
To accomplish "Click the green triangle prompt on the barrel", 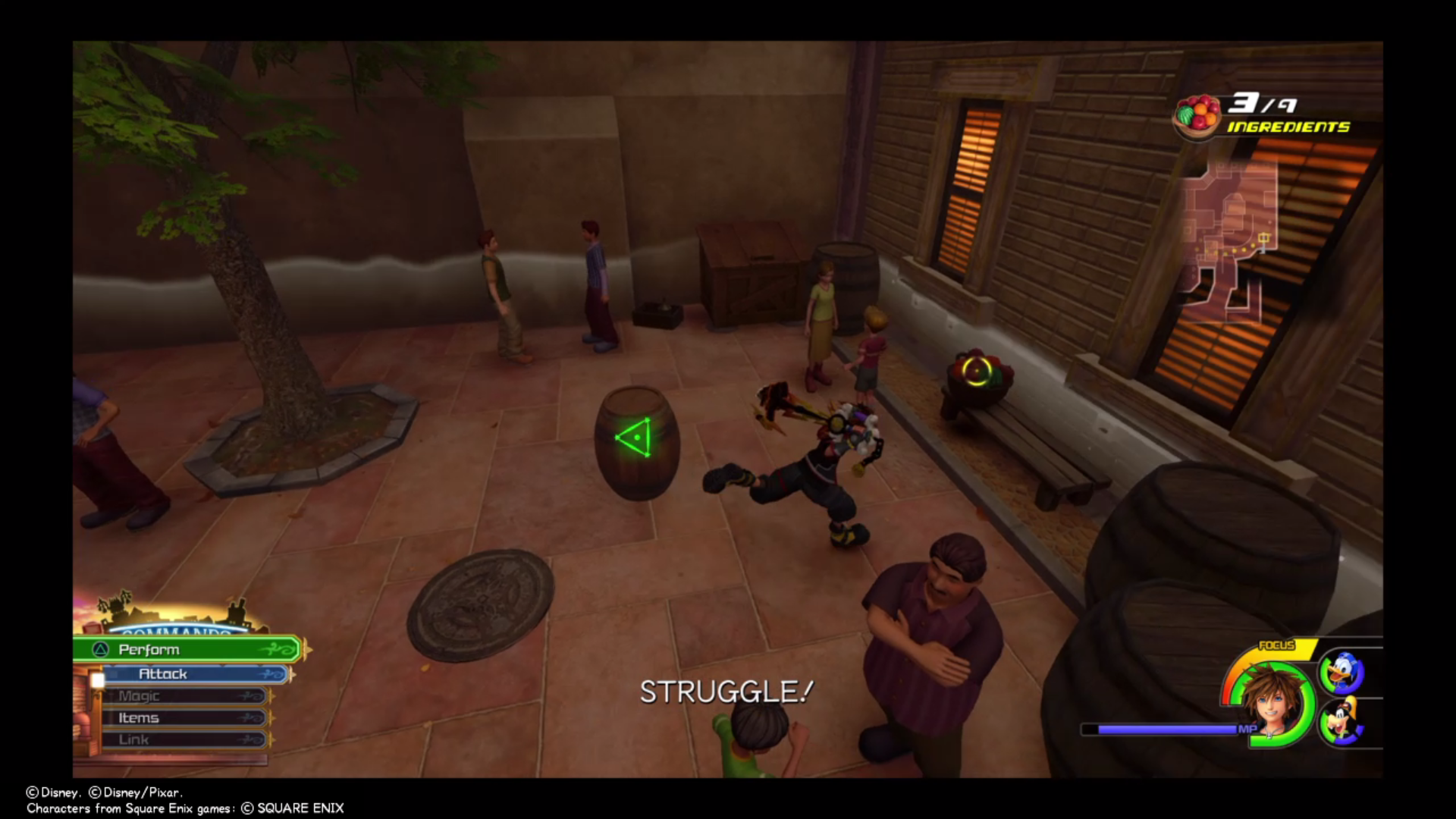I will (x=634, y=438).
